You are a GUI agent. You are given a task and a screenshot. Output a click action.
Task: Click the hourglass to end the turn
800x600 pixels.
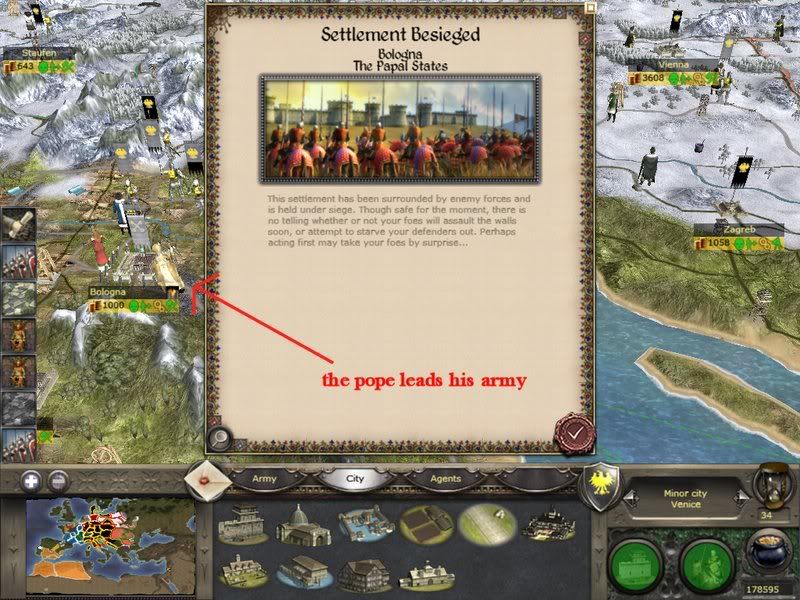pyautogui.click(x=770, y=483)
